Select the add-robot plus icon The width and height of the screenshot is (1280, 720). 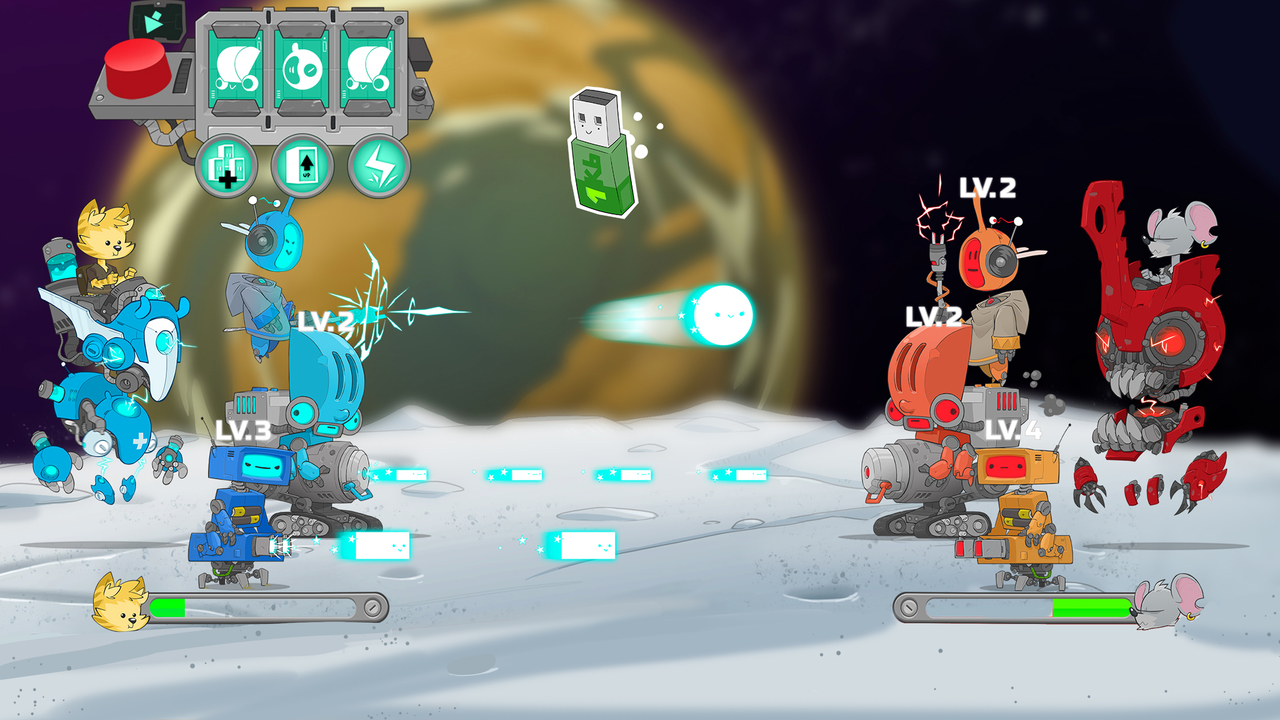pyautogui.click(x=228, y=163)
